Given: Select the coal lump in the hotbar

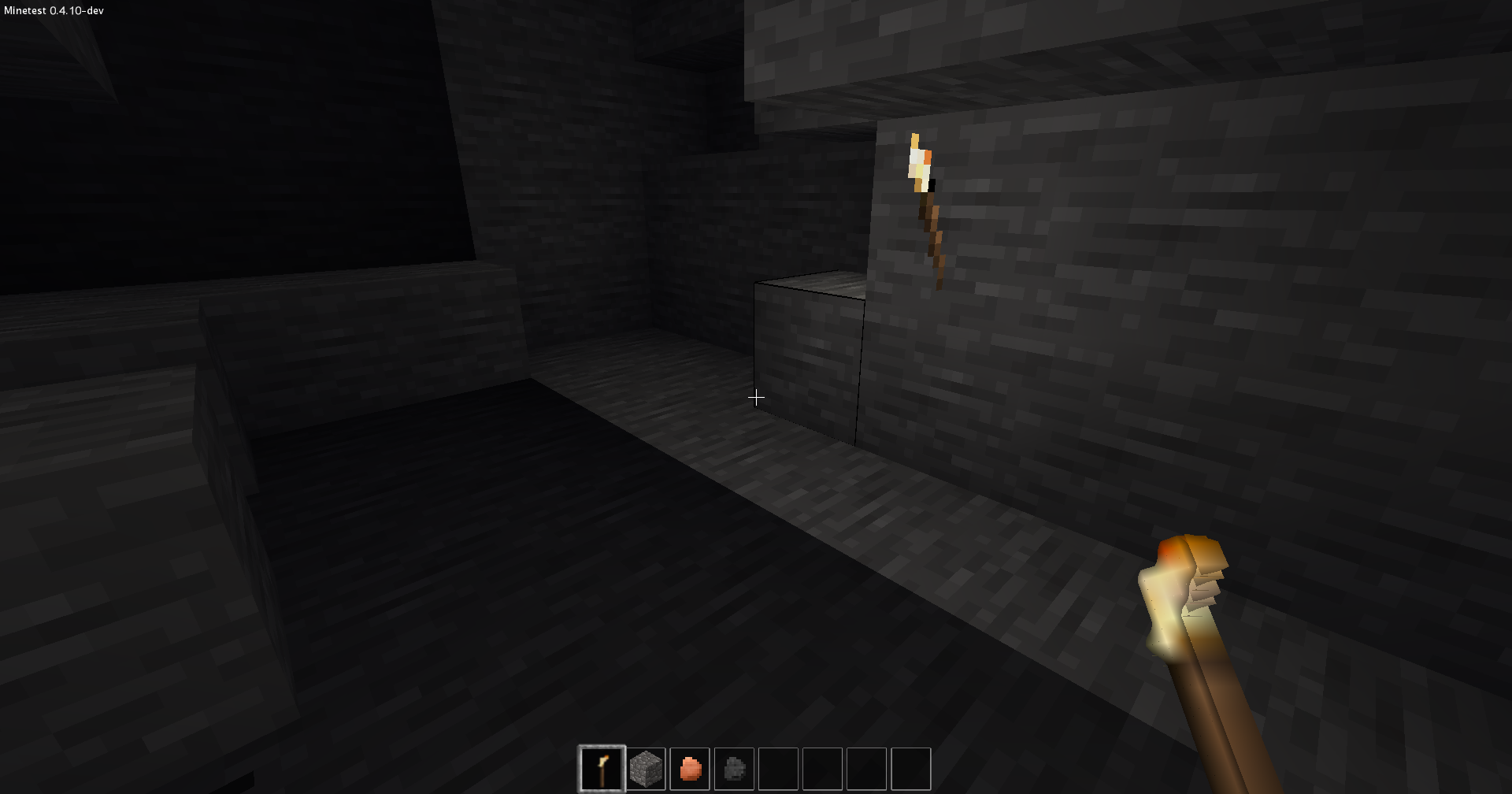Looking at the screenshot, I should [x=732, y=767].
